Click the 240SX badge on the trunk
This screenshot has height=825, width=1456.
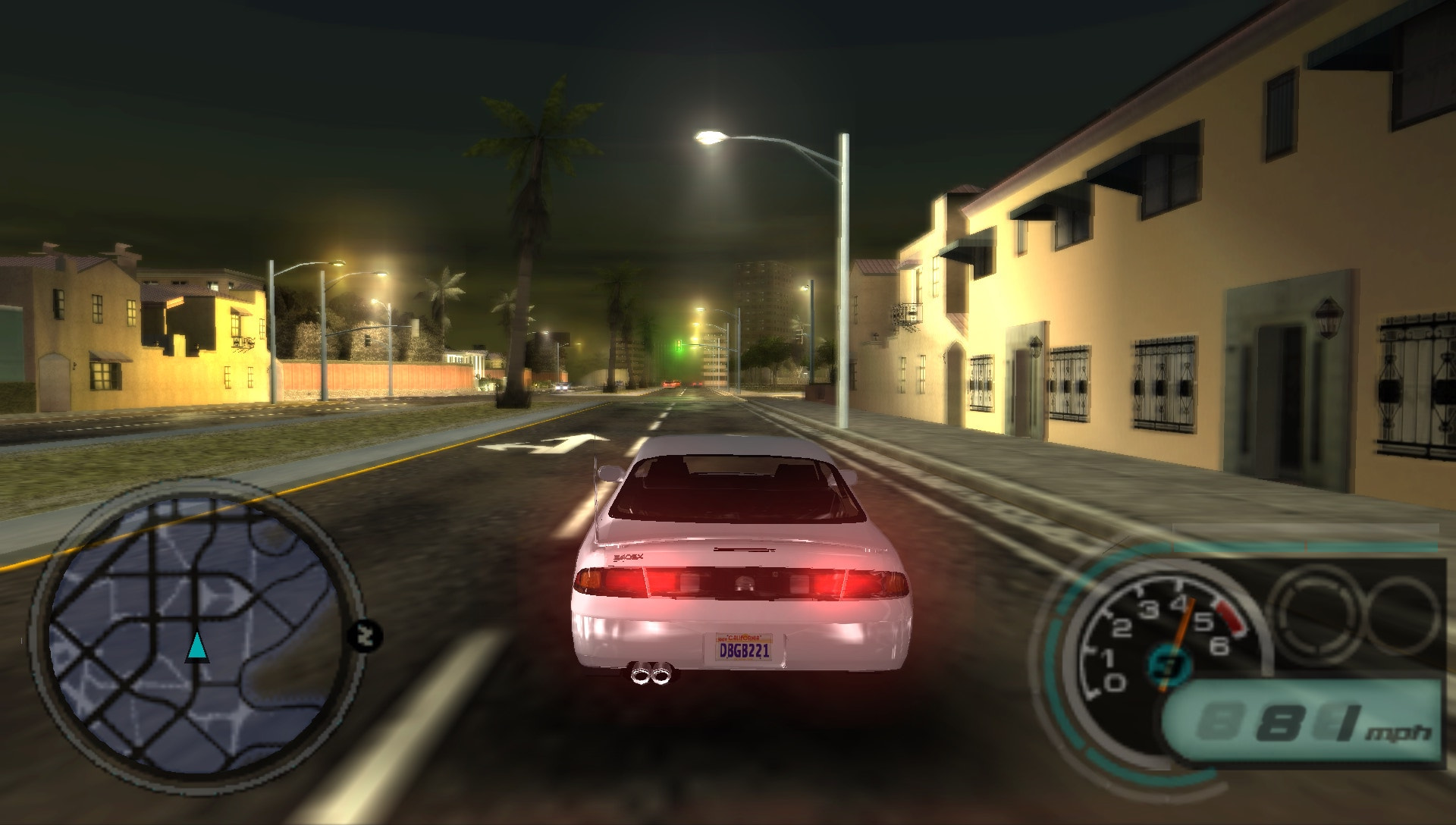click(628, 557)
